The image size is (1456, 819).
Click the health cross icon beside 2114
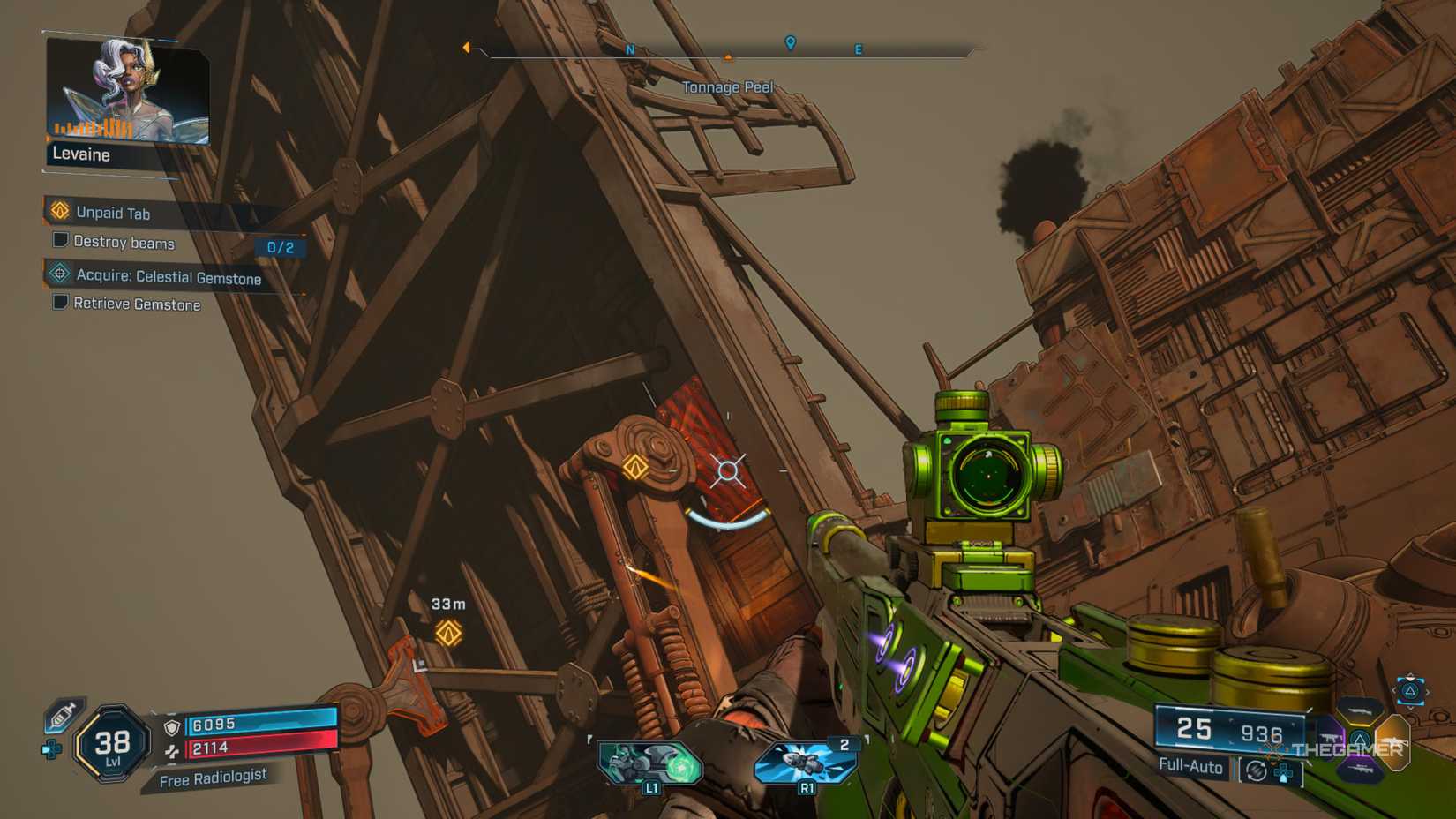(x=172, y=751)
